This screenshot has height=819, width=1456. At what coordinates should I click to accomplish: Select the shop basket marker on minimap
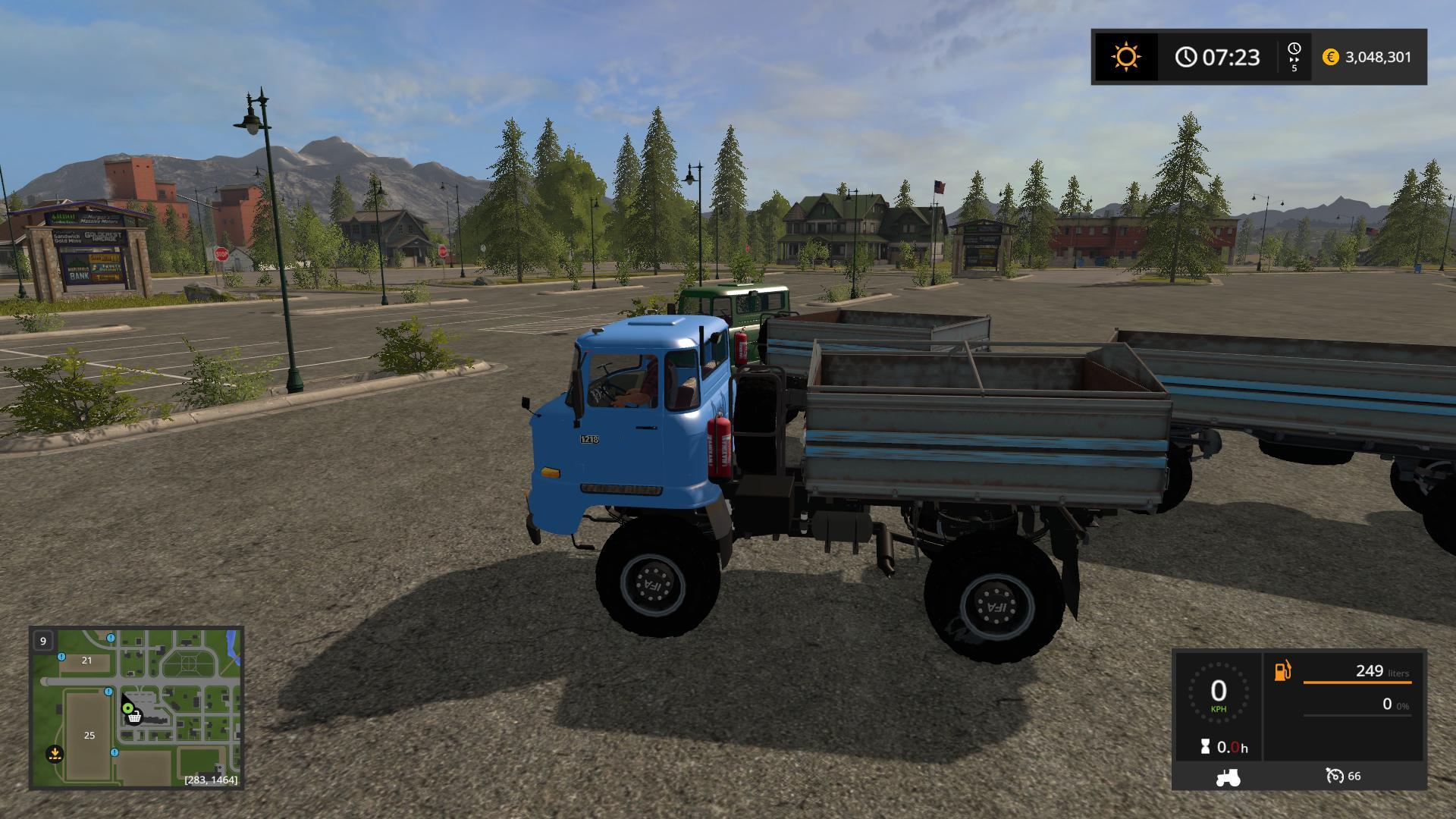coord(134,717)
